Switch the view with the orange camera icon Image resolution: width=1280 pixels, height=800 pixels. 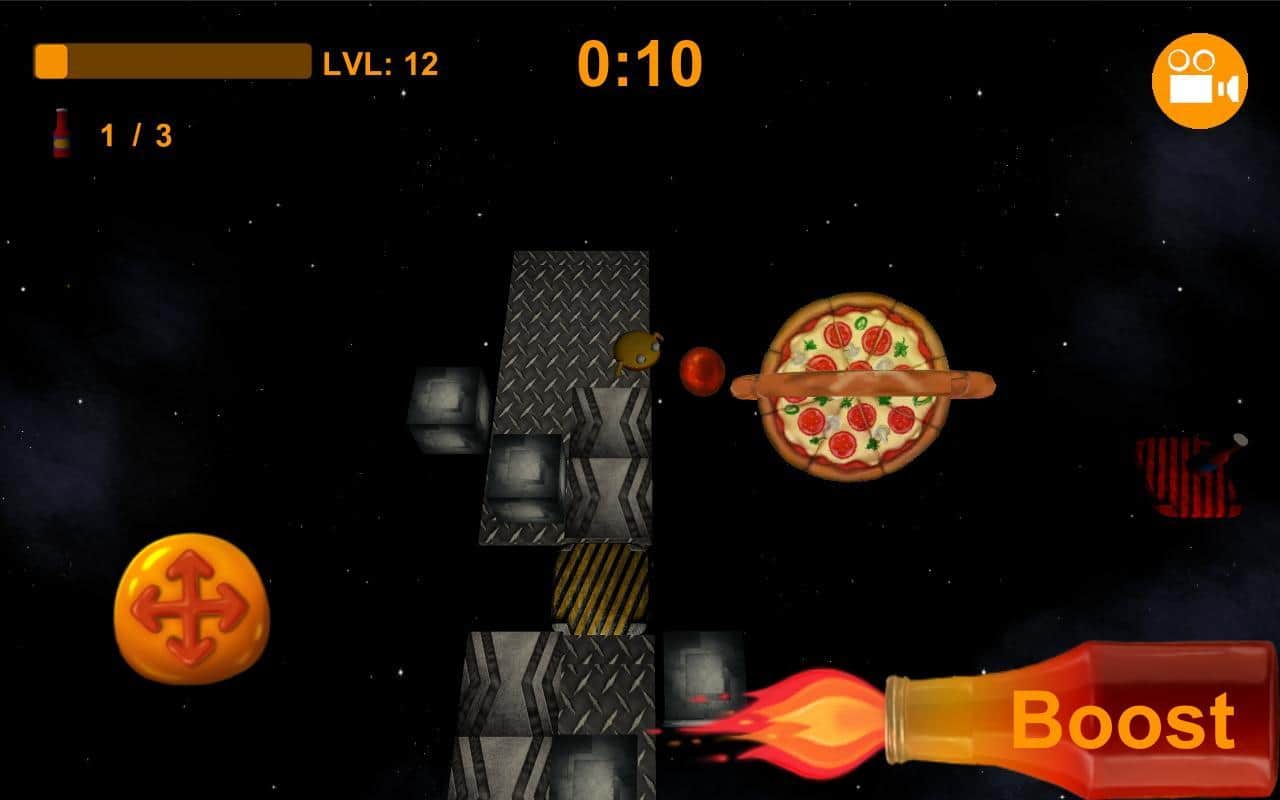[x=1199, y=81]
